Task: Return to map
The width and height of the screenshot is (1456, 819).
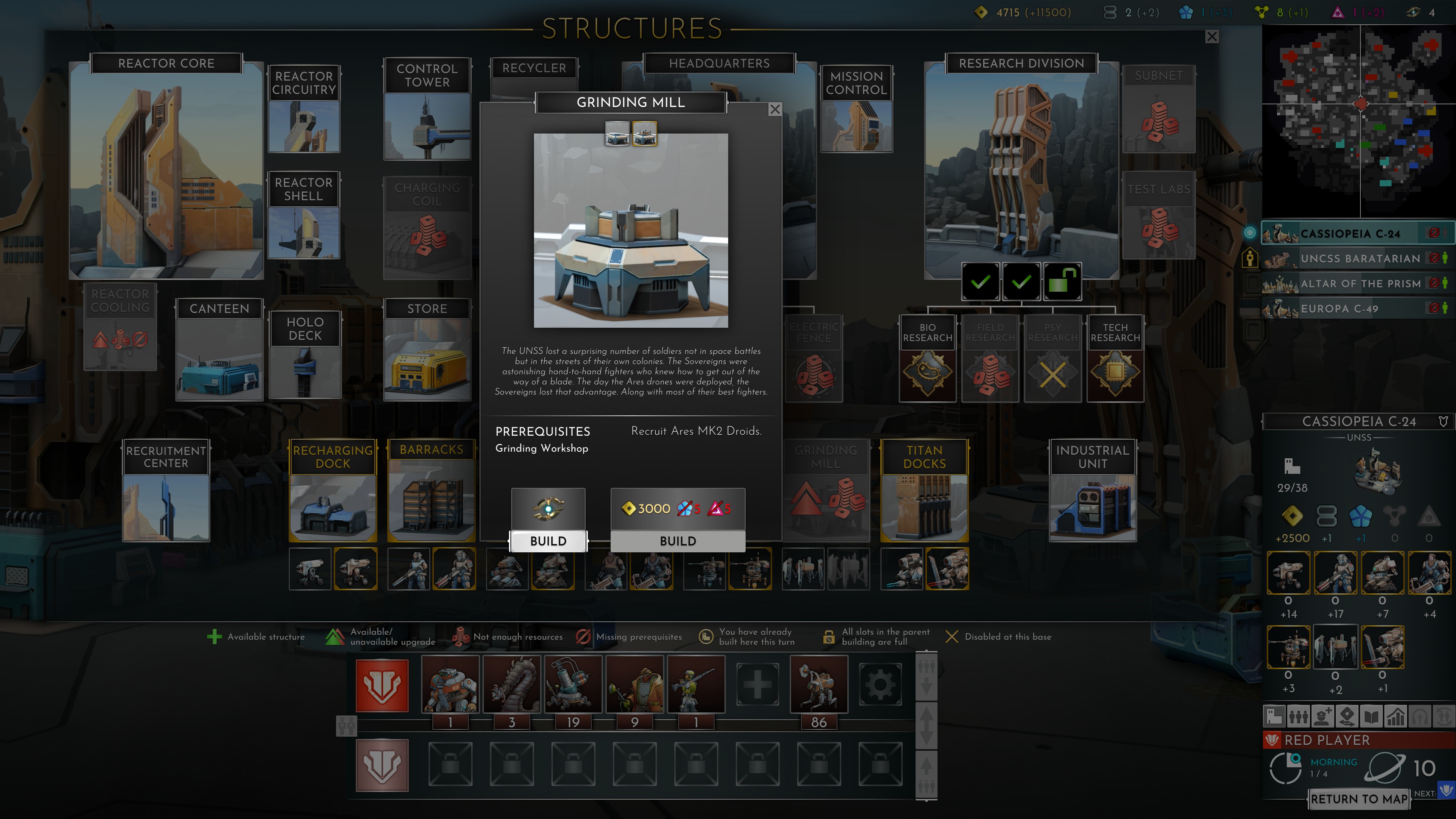Action: [x=1359, y=799]
